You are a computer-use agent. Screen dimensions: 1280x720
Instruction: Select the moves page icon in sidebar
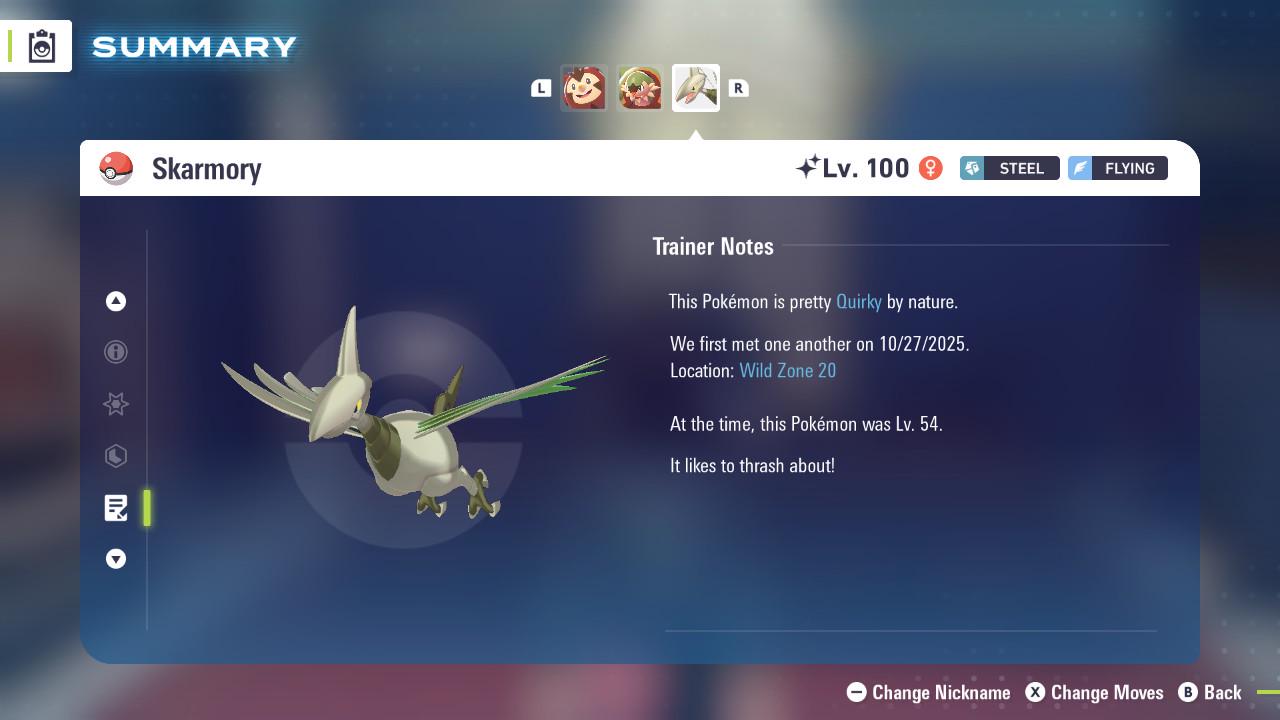[116, 456]
